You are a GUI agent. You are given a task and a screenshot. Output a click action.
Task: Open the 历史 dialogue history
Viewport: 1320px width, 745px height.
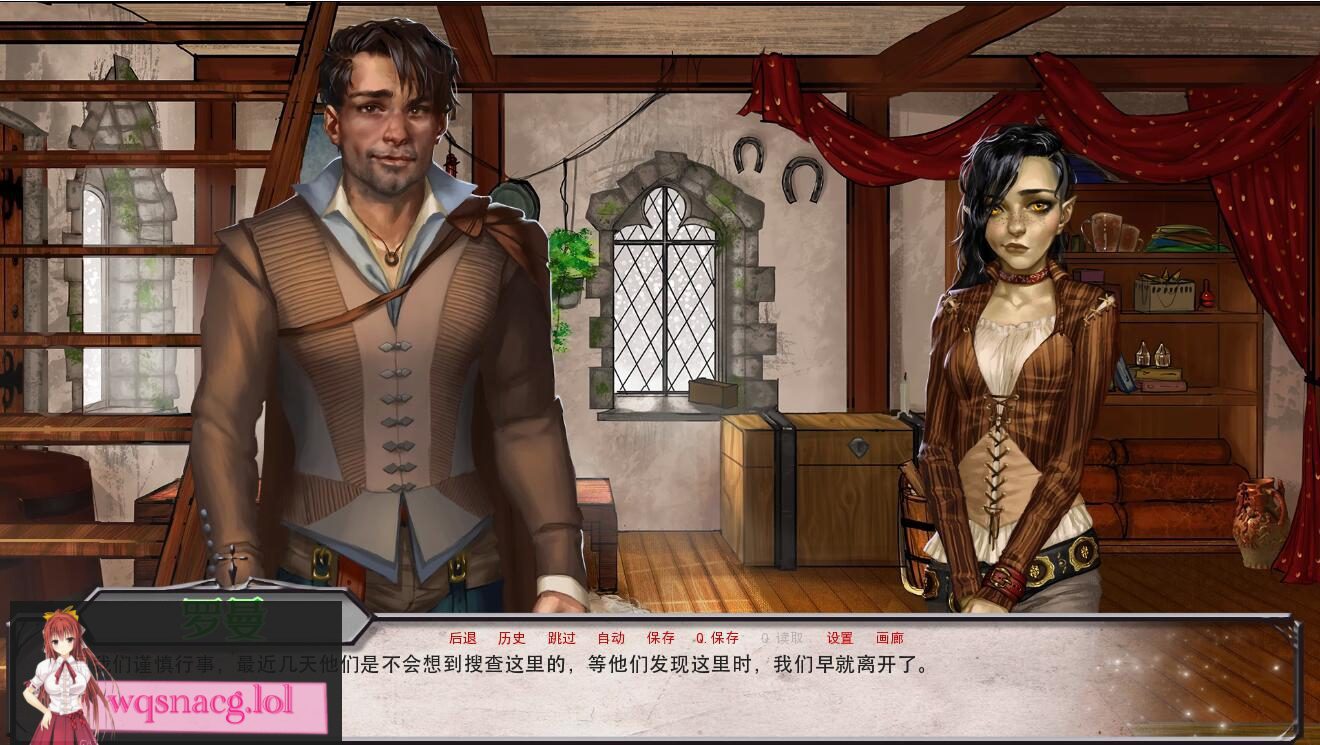click(x=512, y=637)
